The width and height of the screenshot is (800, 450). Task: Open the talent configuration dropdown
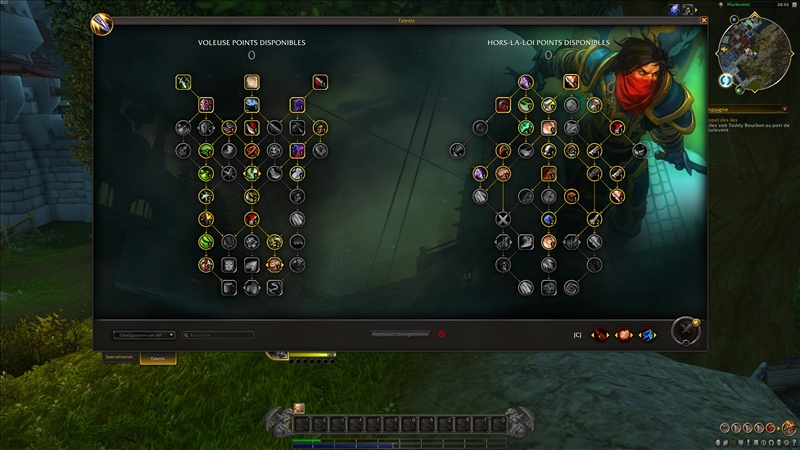(x=144, y=335)
